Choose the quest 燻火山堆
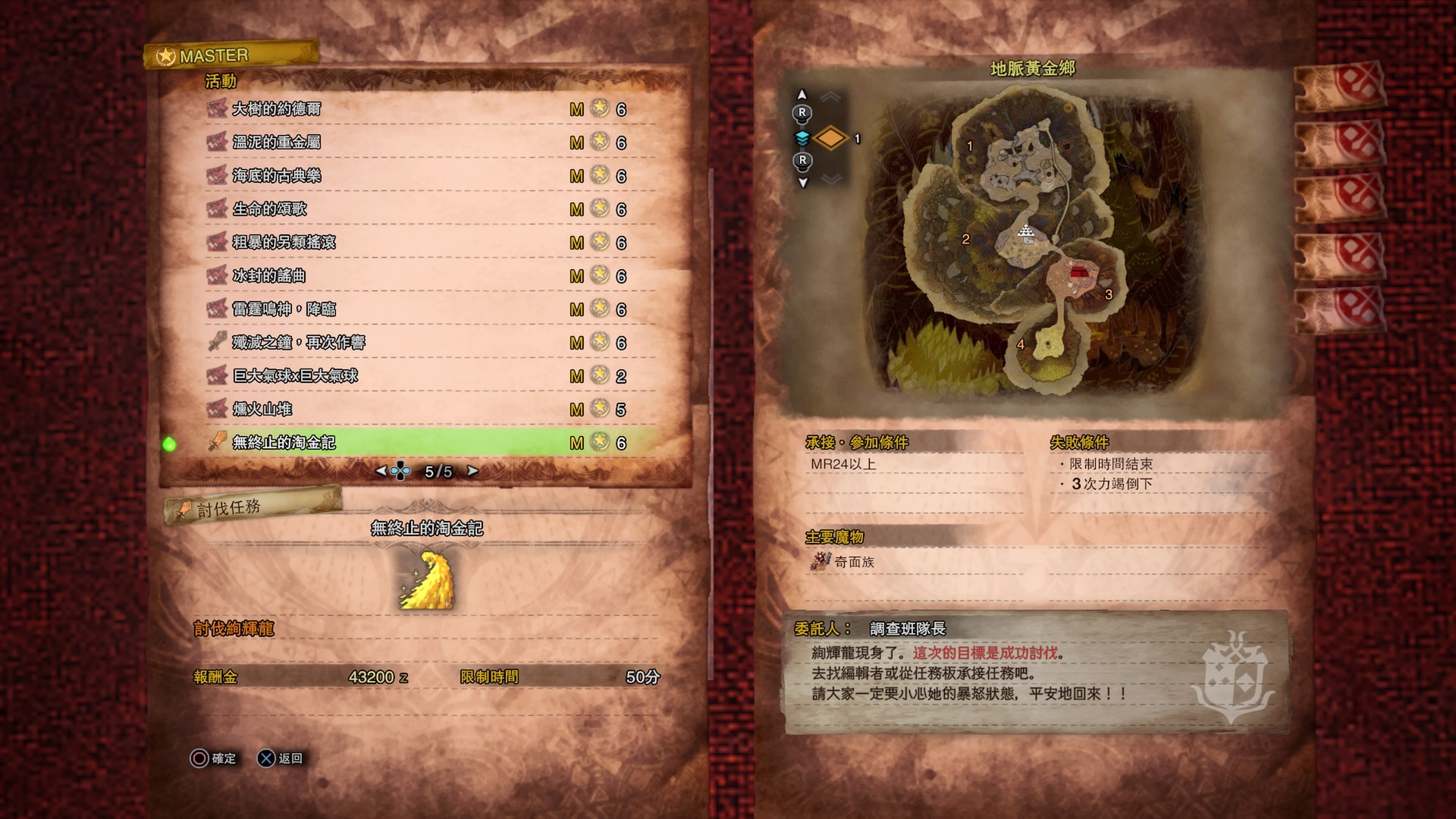 tap(262, 409)
